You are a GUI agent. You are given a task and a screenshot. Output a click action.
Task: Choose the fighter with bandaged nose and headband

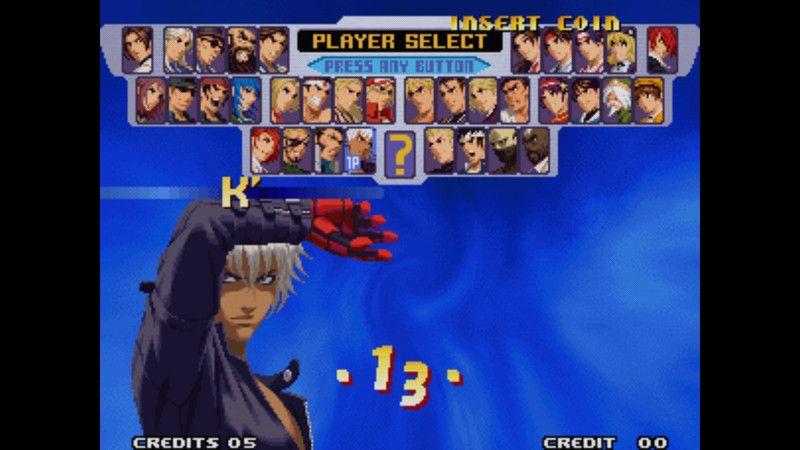[316, 99]
